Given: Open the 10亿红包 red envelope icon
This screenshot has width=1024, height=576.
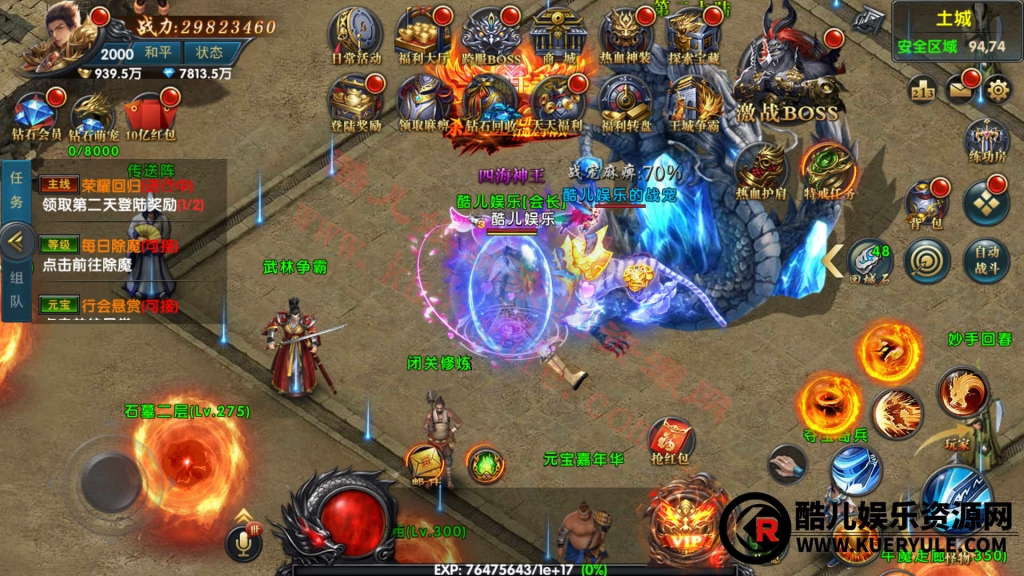Looking at the screenshot, I should tap(151, 115).
